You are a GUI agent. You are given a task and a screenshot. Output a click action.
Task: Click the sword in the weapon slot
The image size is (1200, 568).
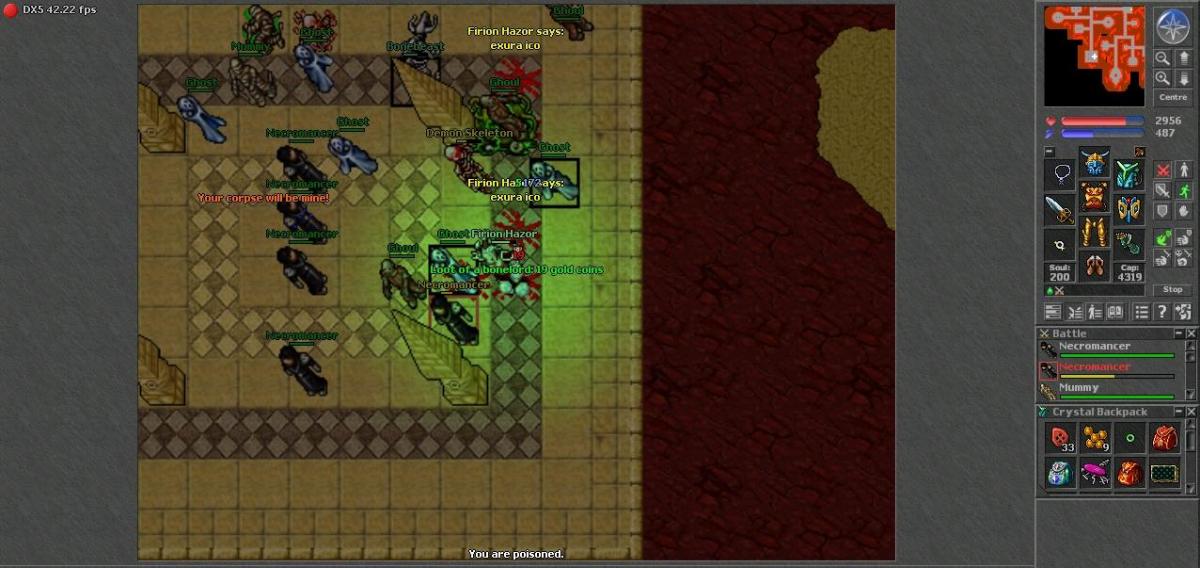(1060, 210)
